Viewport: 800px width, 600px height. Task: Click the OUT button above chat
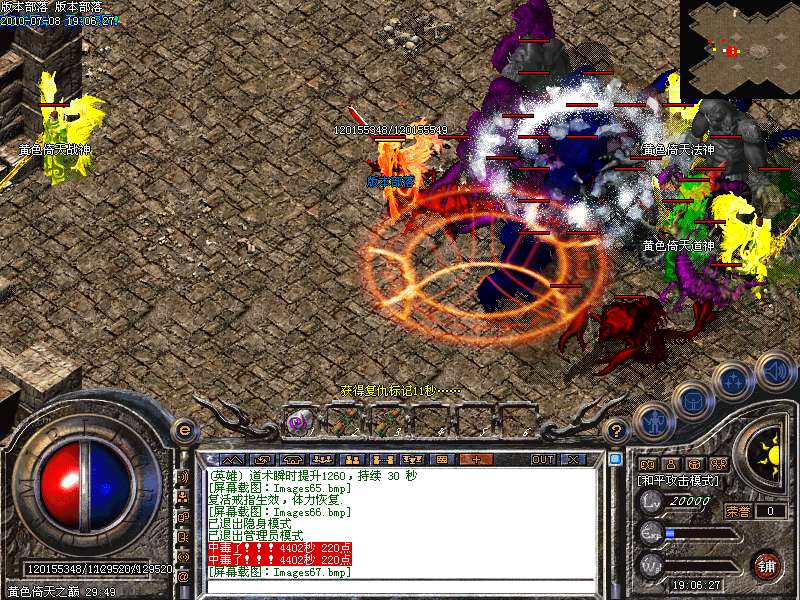pyautogui.click(x=543, y=459)
